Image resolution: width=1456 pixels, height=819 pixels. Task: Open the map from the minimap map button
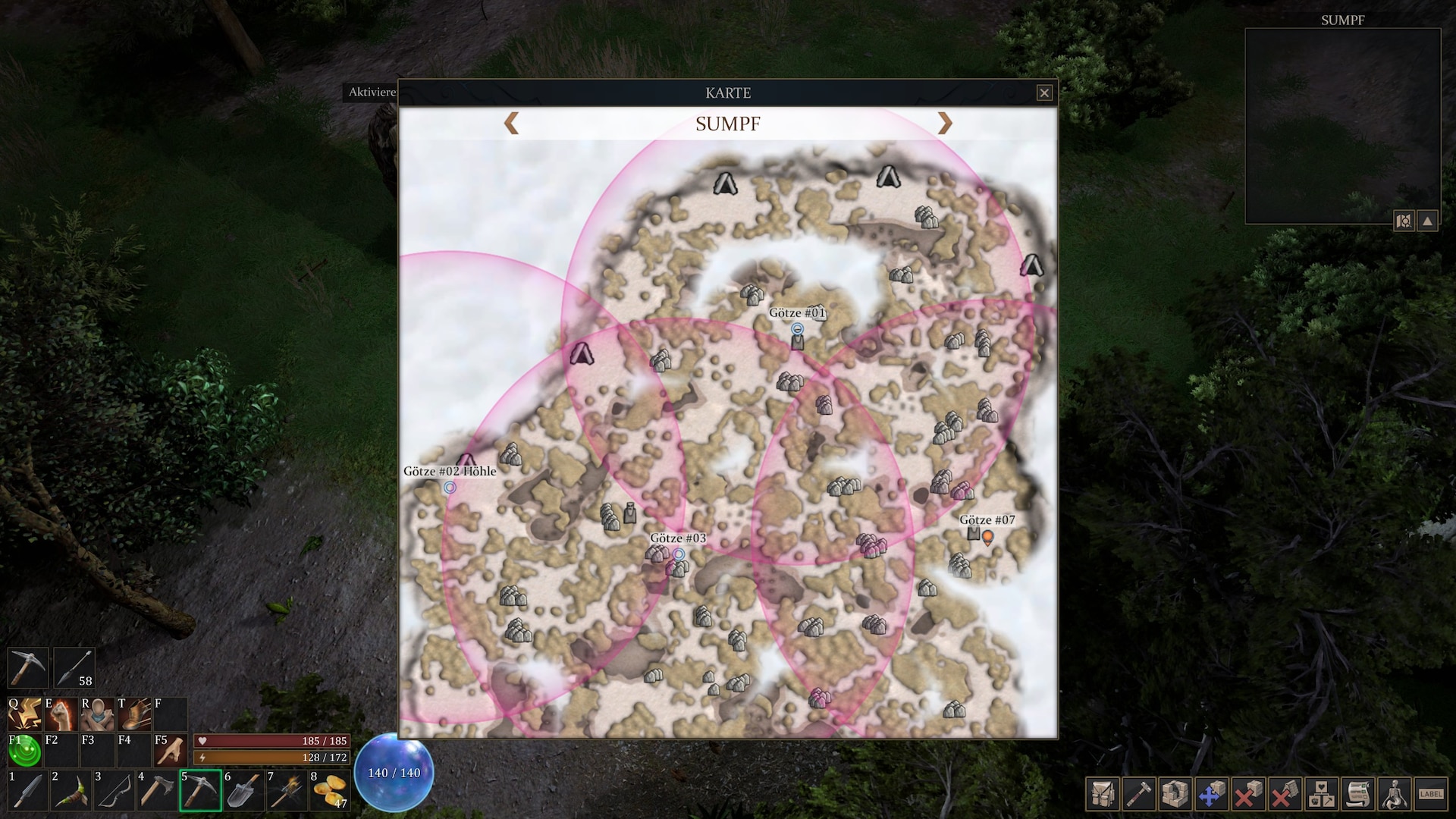pos(1404,221)
